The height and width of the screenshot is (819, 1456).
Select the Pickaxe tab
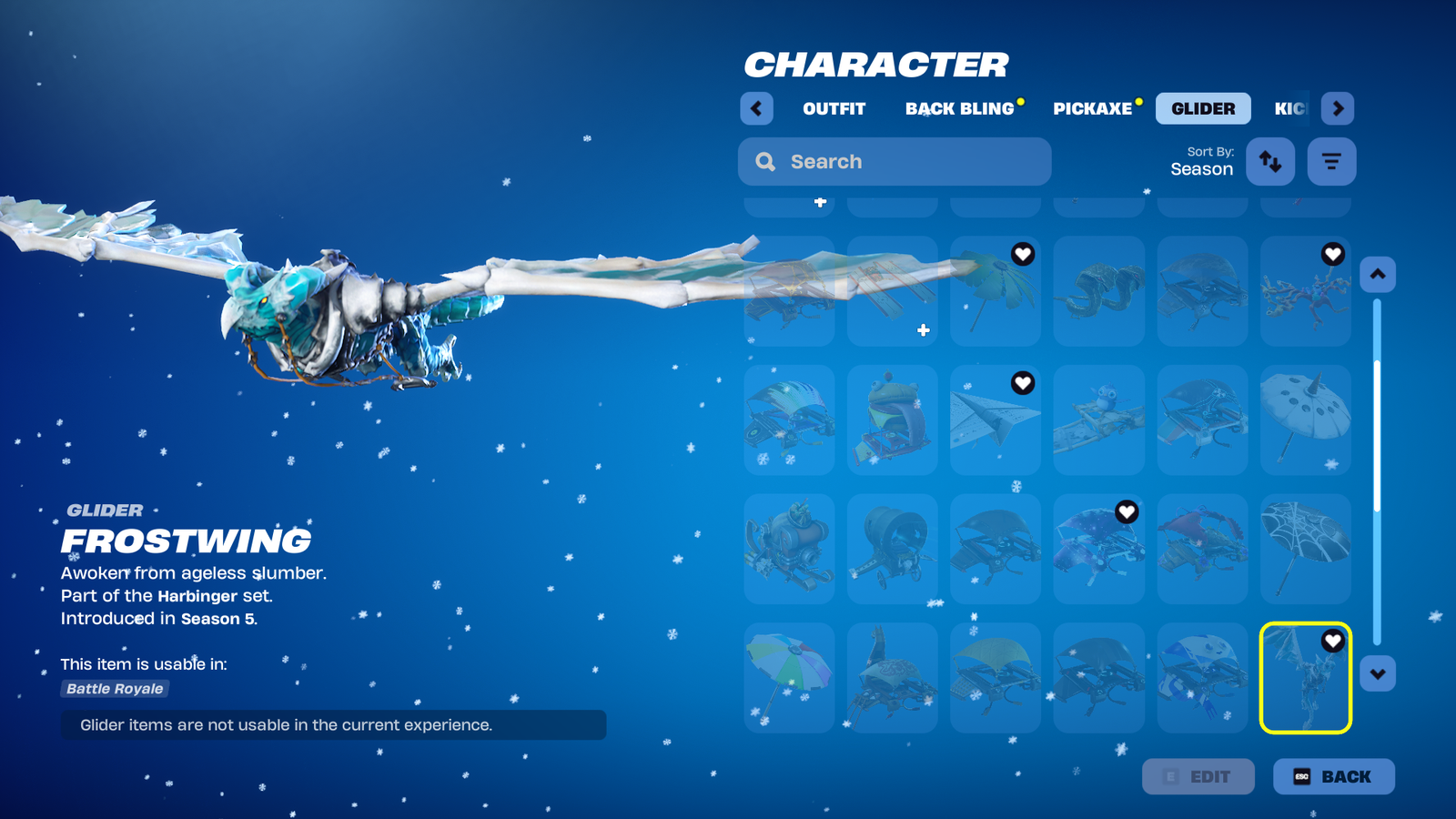point(1092,108)
